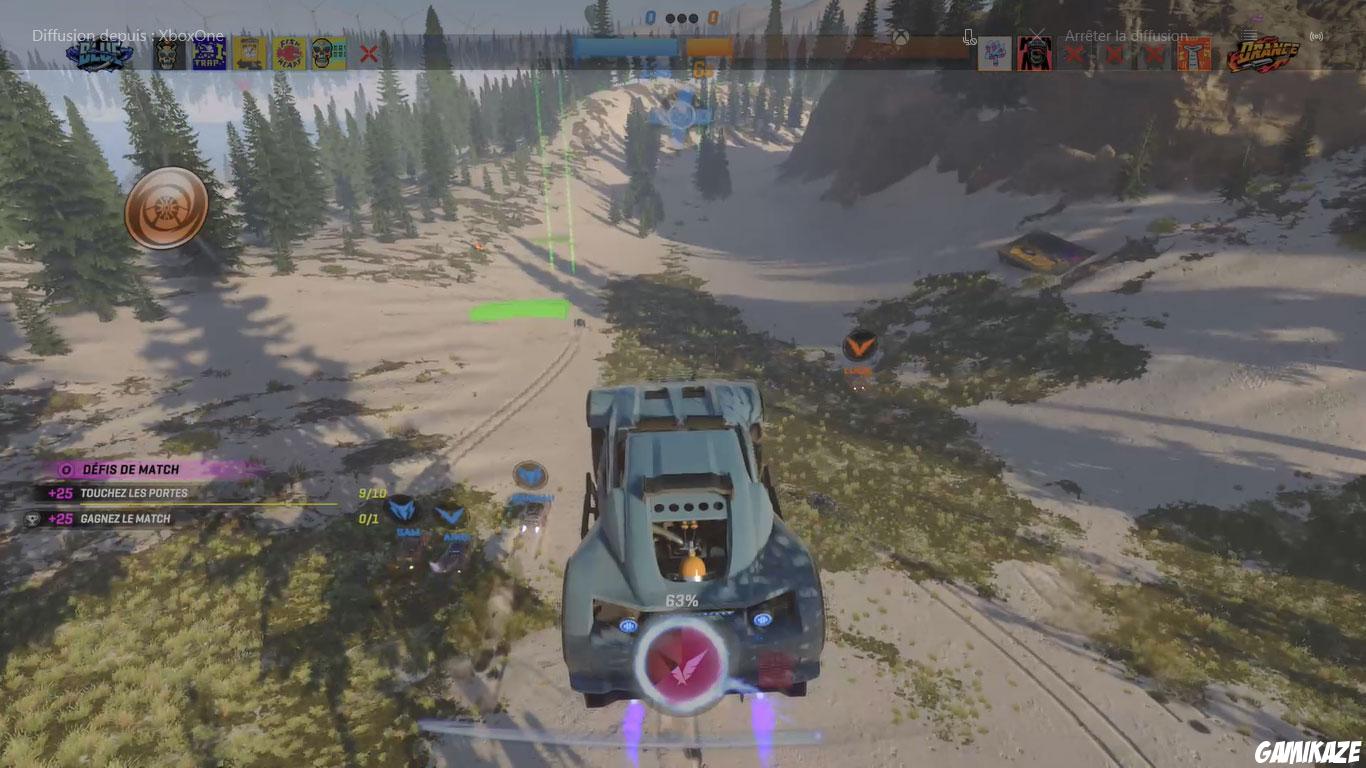Toggle the microphone mute icon

(x=968, y=36)
